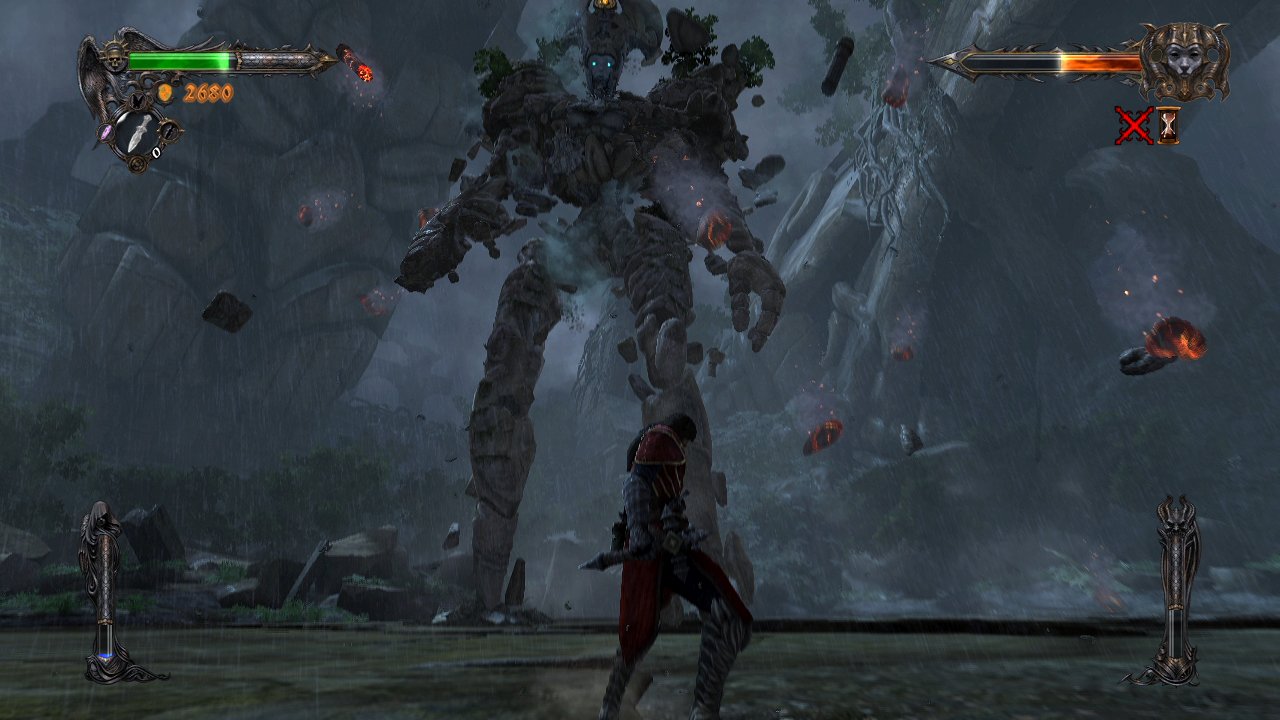Click the boss face portrait emblem
The image size is (1280, 720).
[1183, 60]
